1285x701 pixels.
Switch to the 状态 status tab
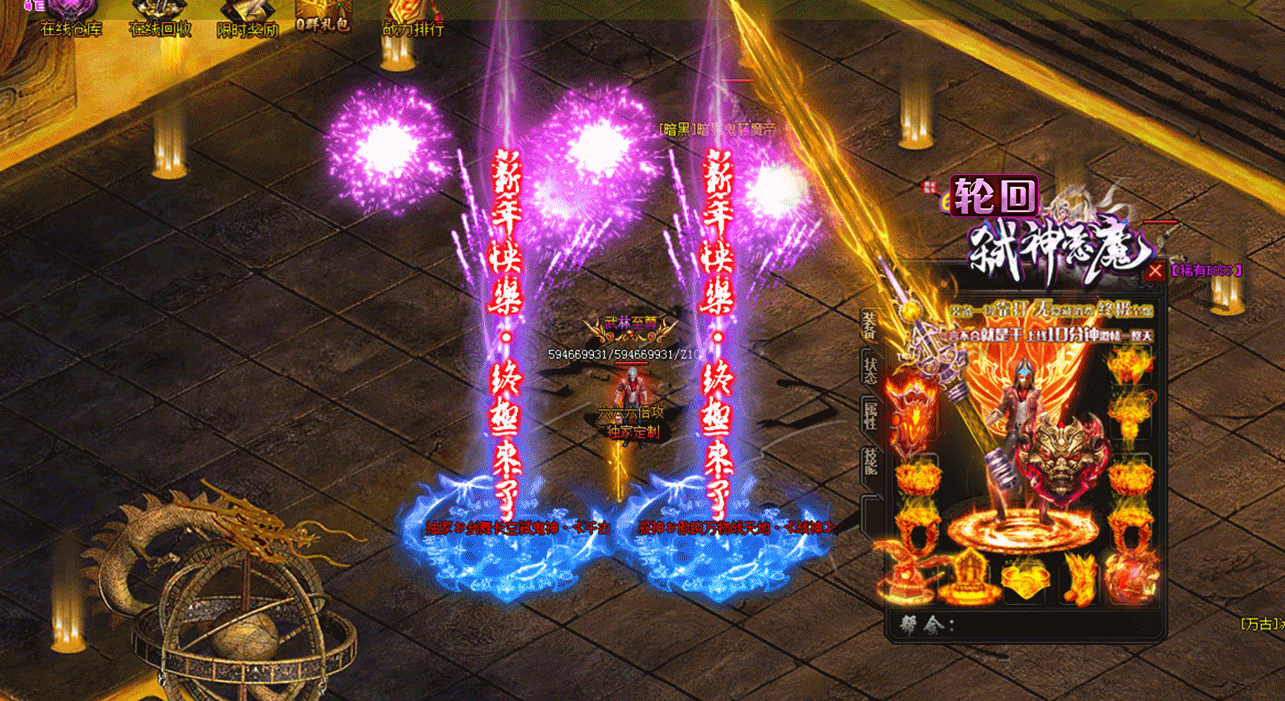click(x=869, y=369)
